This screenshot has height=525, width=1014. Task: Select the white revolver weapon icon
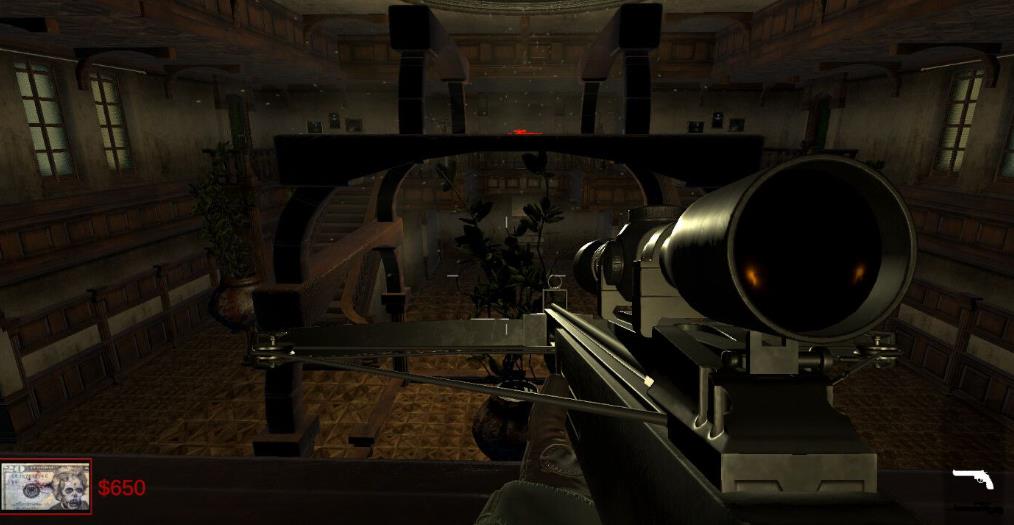click(972, 479)
